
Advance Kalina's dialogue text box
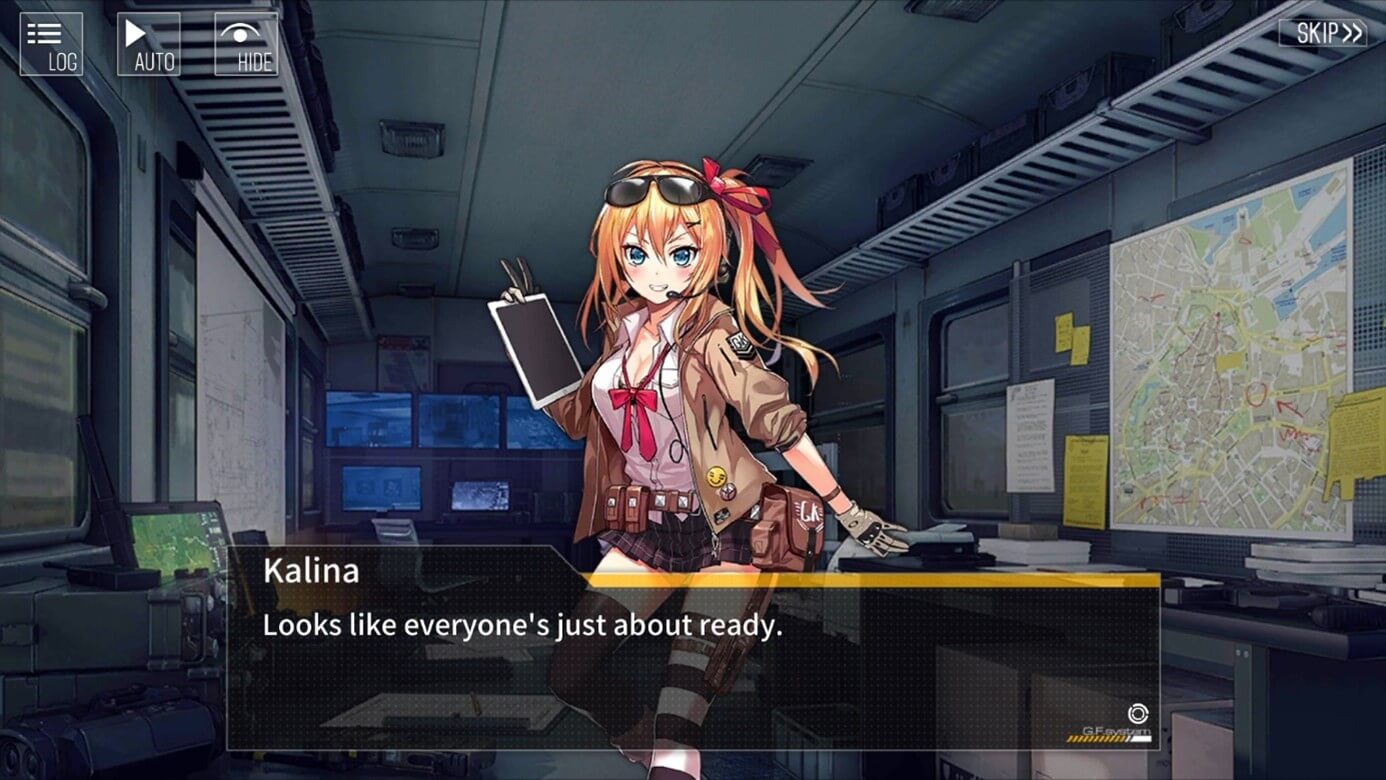(x=692, y=660)
